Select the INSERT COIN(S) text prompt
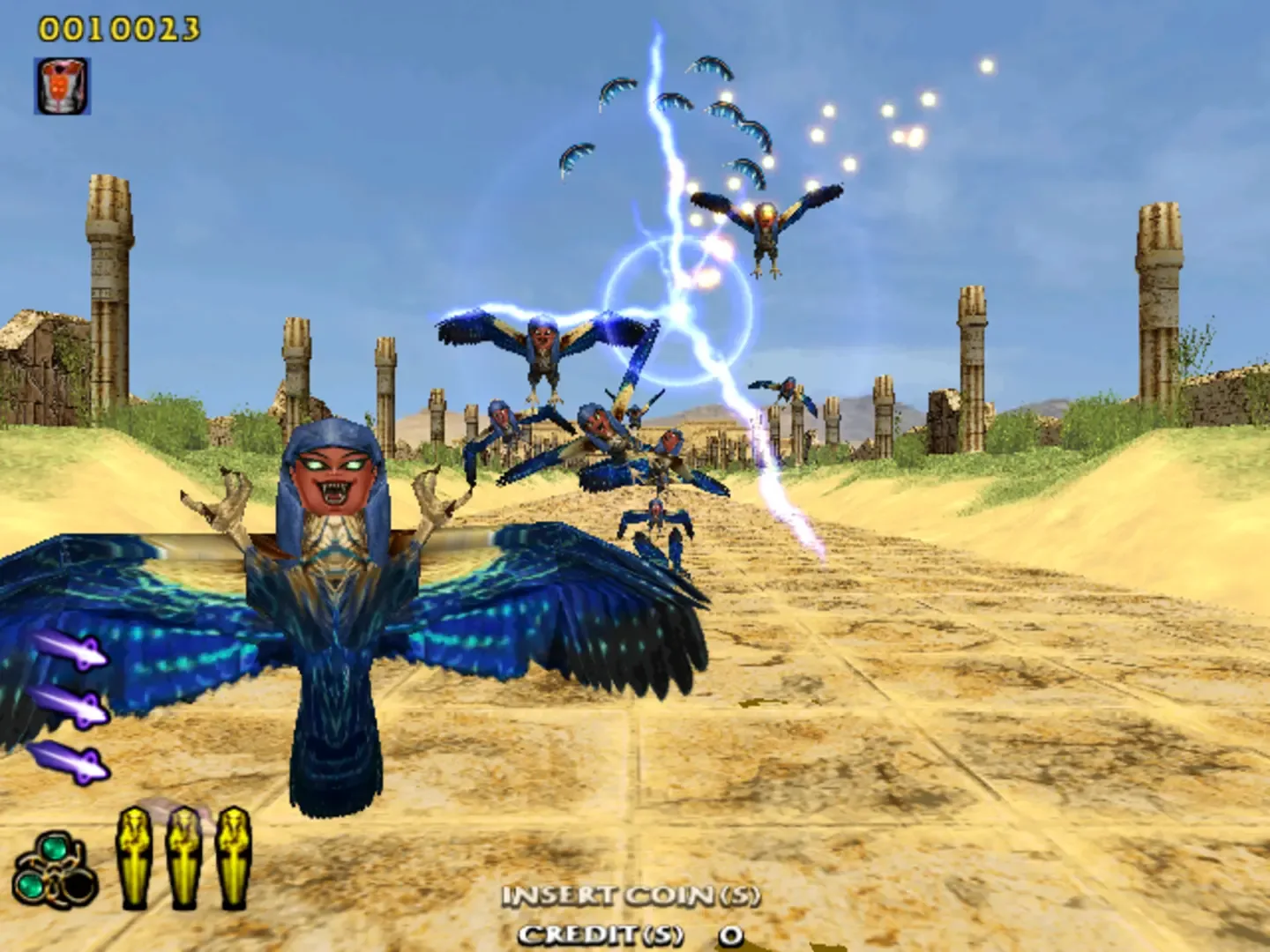 (630, 896)
